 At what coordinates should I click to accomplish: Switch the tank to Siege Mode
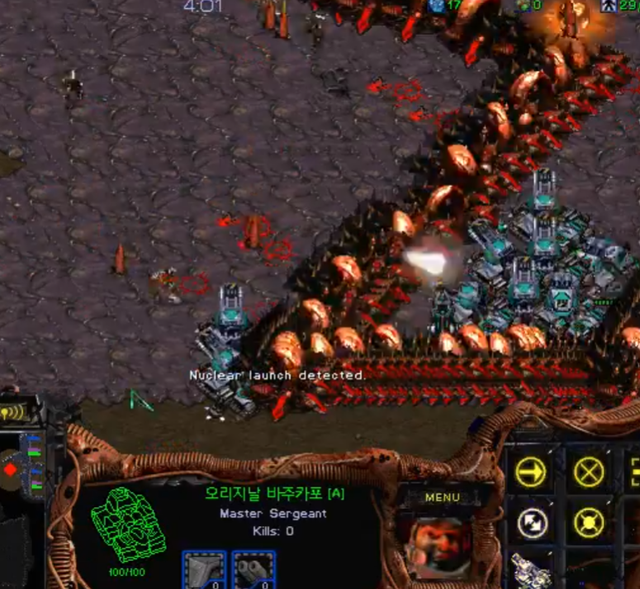pos(531,572)
